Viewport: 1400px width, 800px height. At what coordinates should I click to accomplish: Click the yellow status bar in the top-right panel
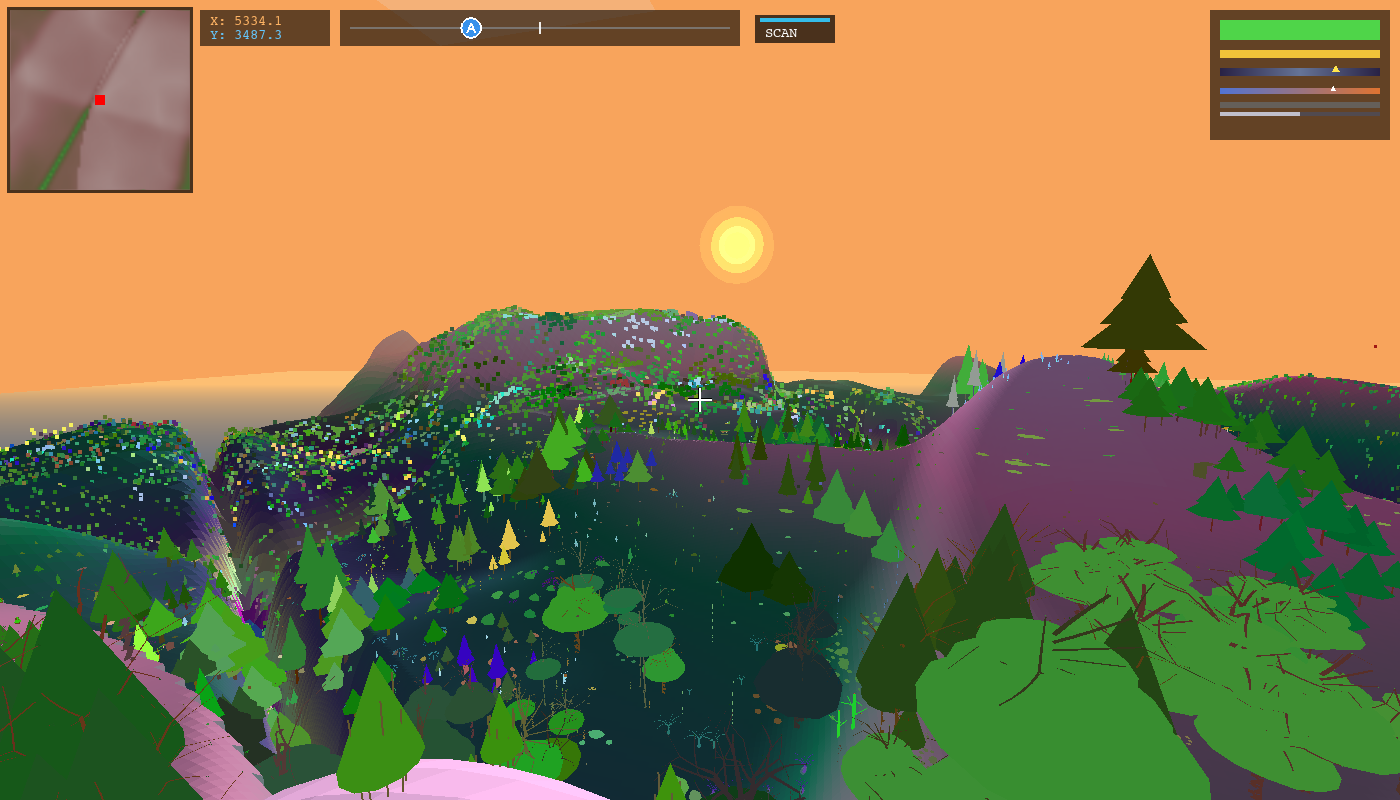click(x=1300, y=54)
